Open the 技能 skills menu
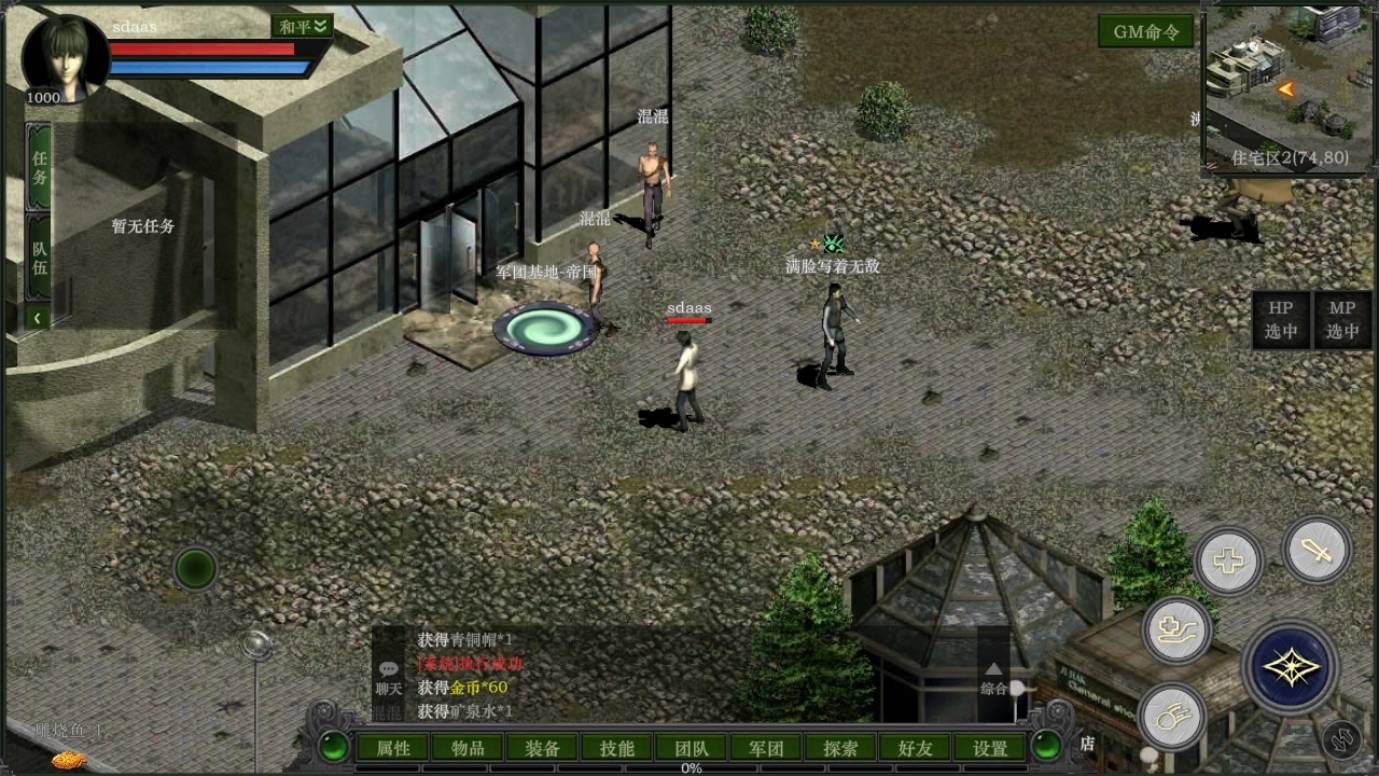Image resolution: width=1379 pixels, height=776 pixels. 617,748
